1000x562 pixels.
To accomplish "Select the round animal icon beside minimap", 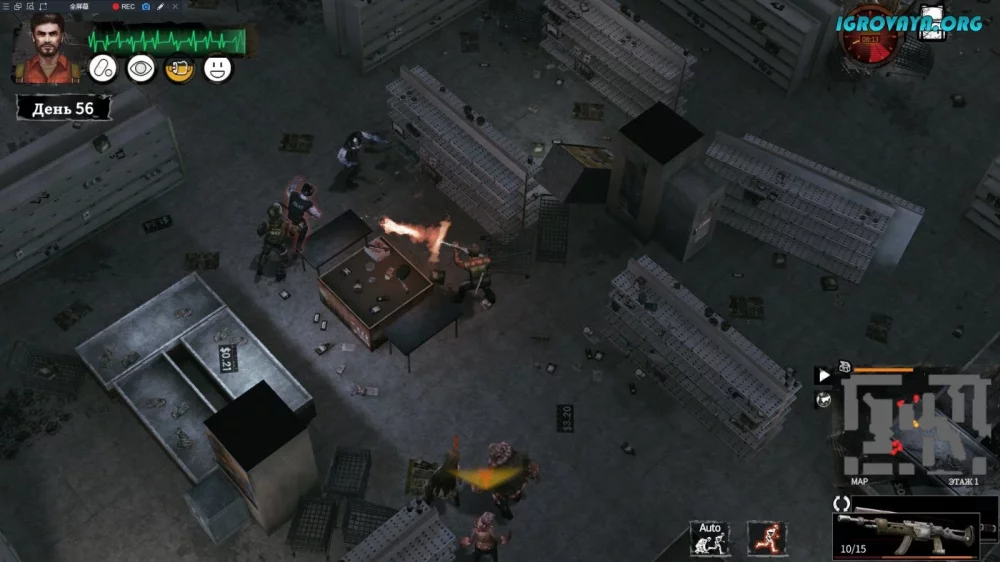I will 824,400.
